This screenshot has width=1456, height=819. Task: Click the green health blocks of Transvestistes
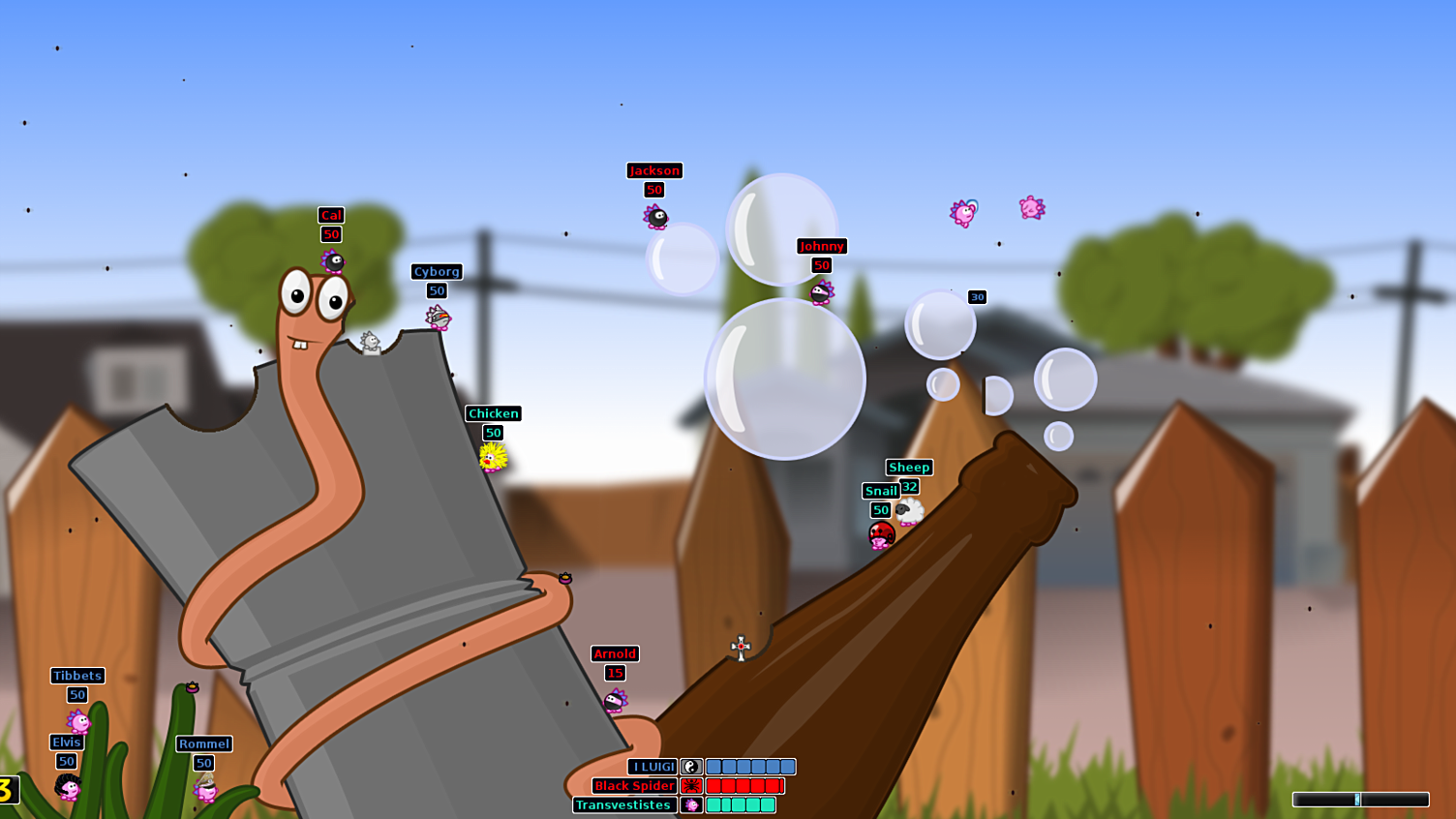click(739, 804)
